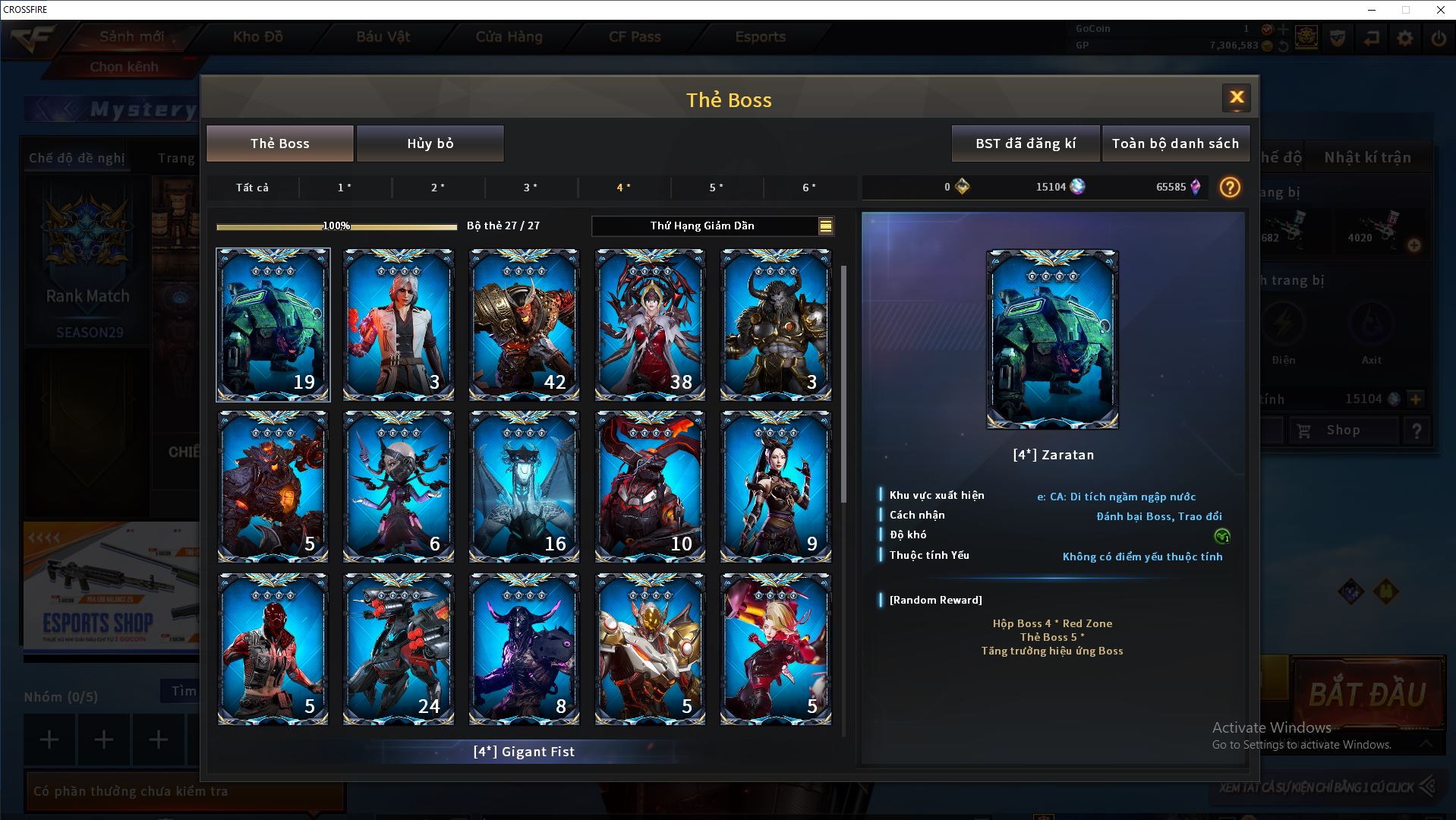The width and height of the screenshot is (1456, 820).
Task: Minimize the CROSSFIRE window
Action: (1372, 10)
